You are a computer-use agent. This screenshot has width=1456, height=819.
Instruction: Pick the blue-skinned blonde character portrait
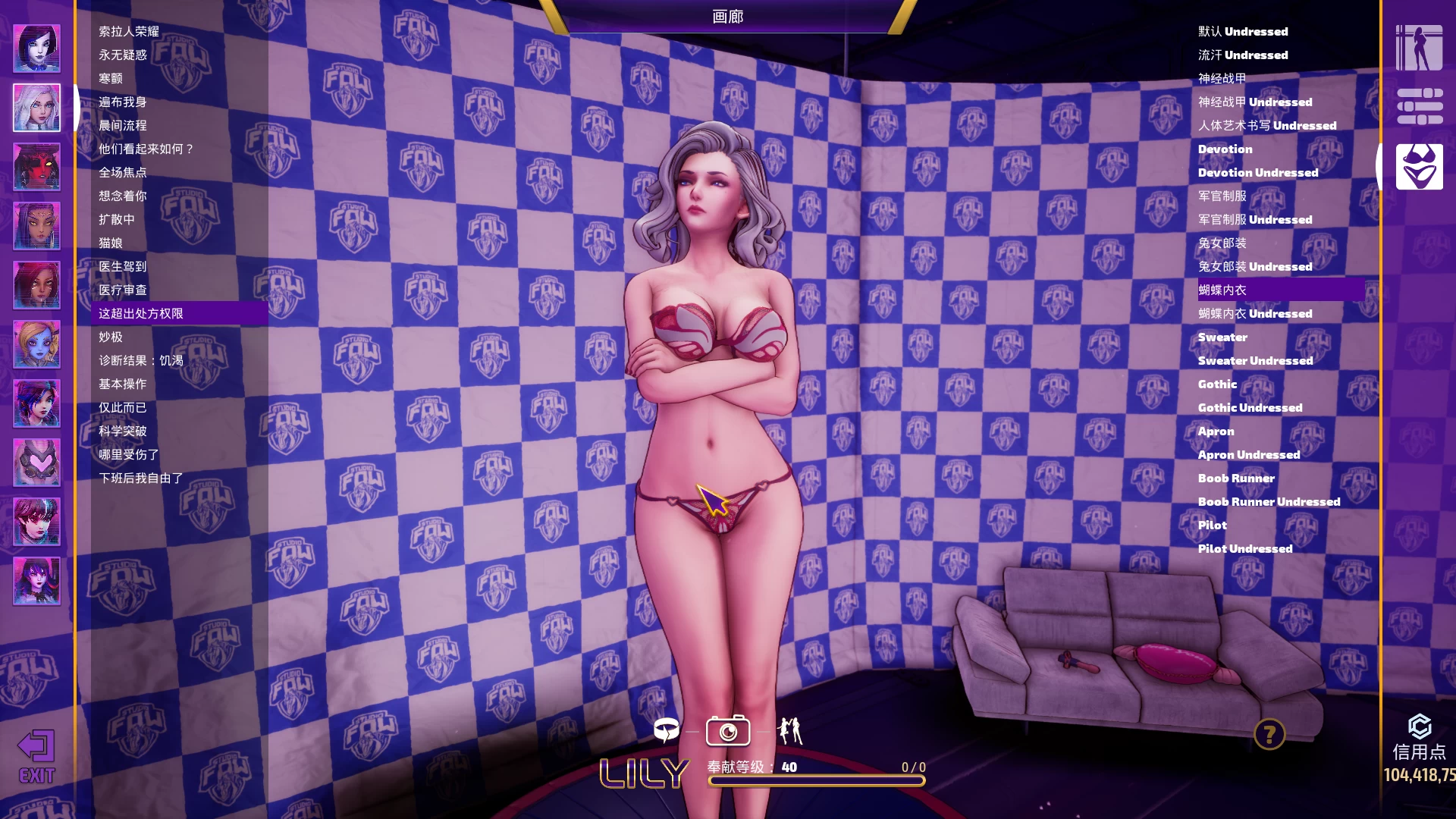36,344
